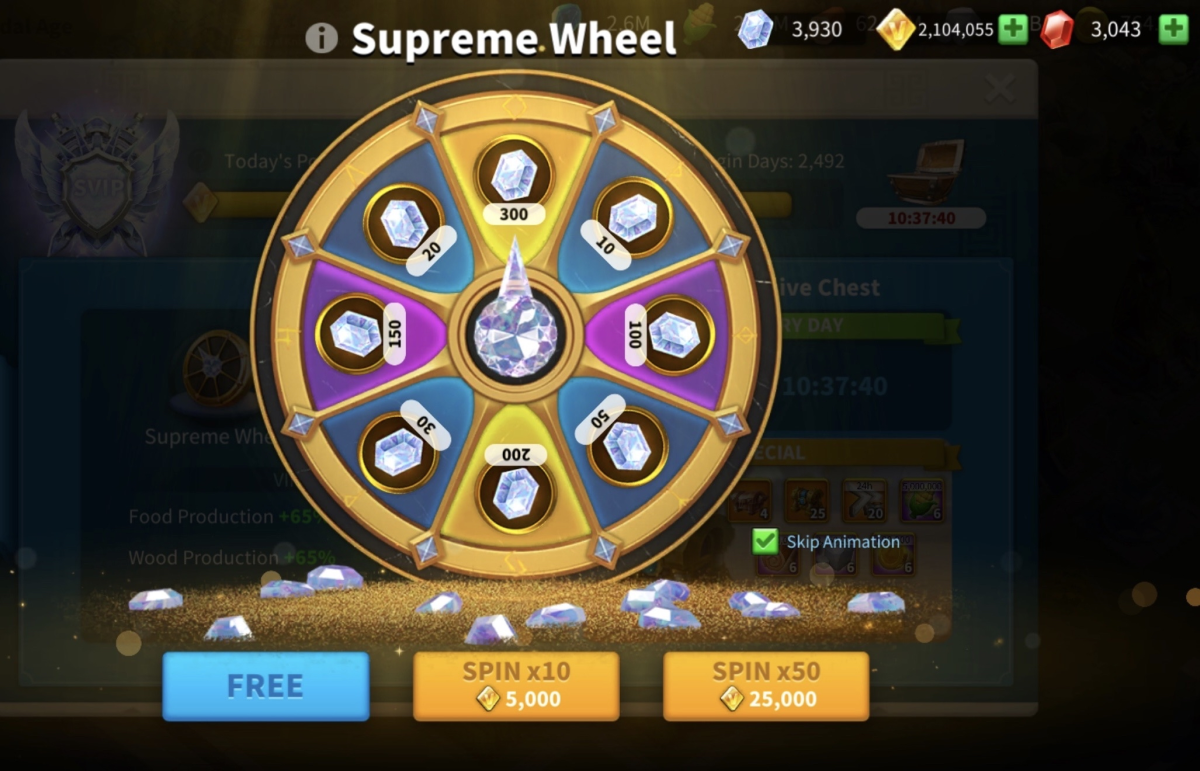Add red gems with the green plus button
This screenshot has width=1200, height=771.
pos(1173,29)
